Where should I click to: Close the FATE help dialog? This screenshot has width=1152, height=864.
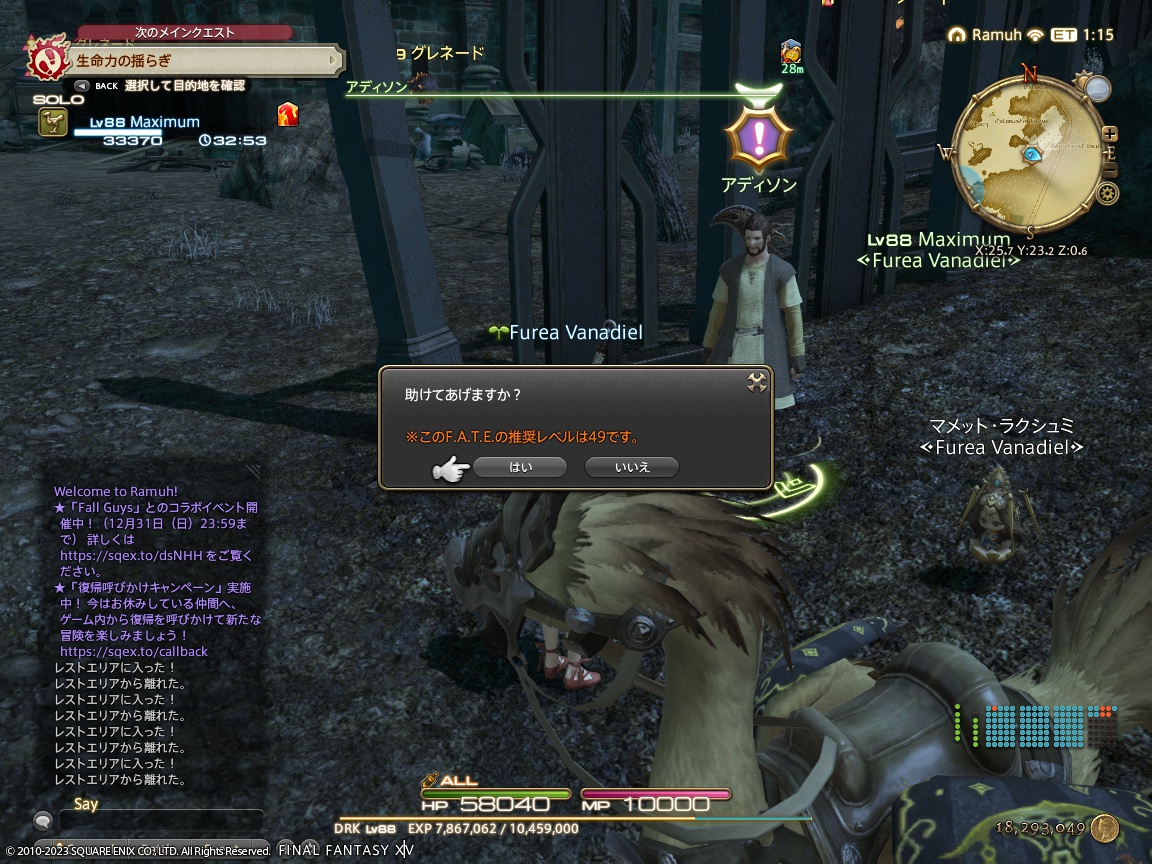pos(757,381)
